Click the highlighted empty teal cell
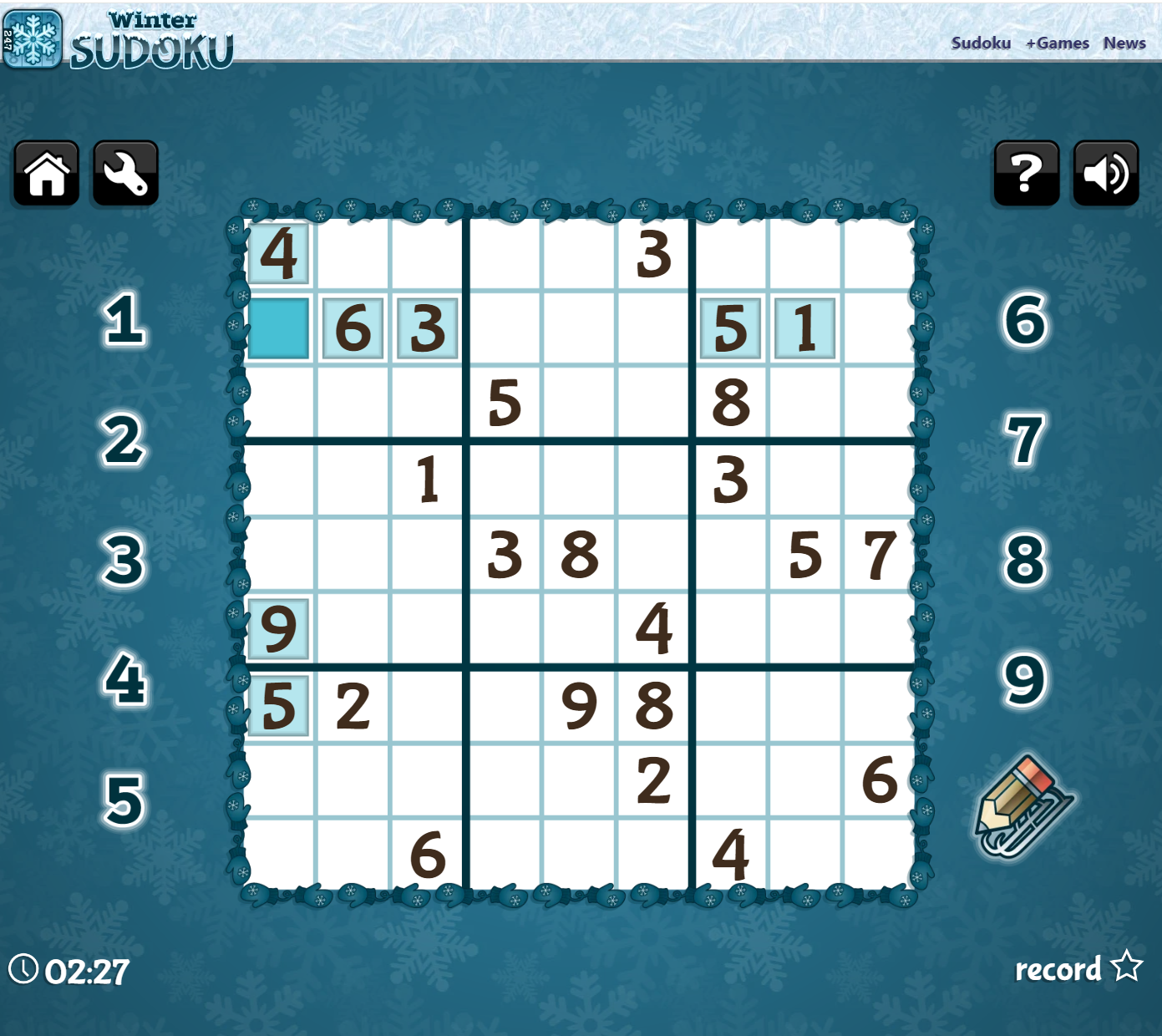Image resolution: width=1162 pixels, height=1036 pixels. tap(277, 329)
